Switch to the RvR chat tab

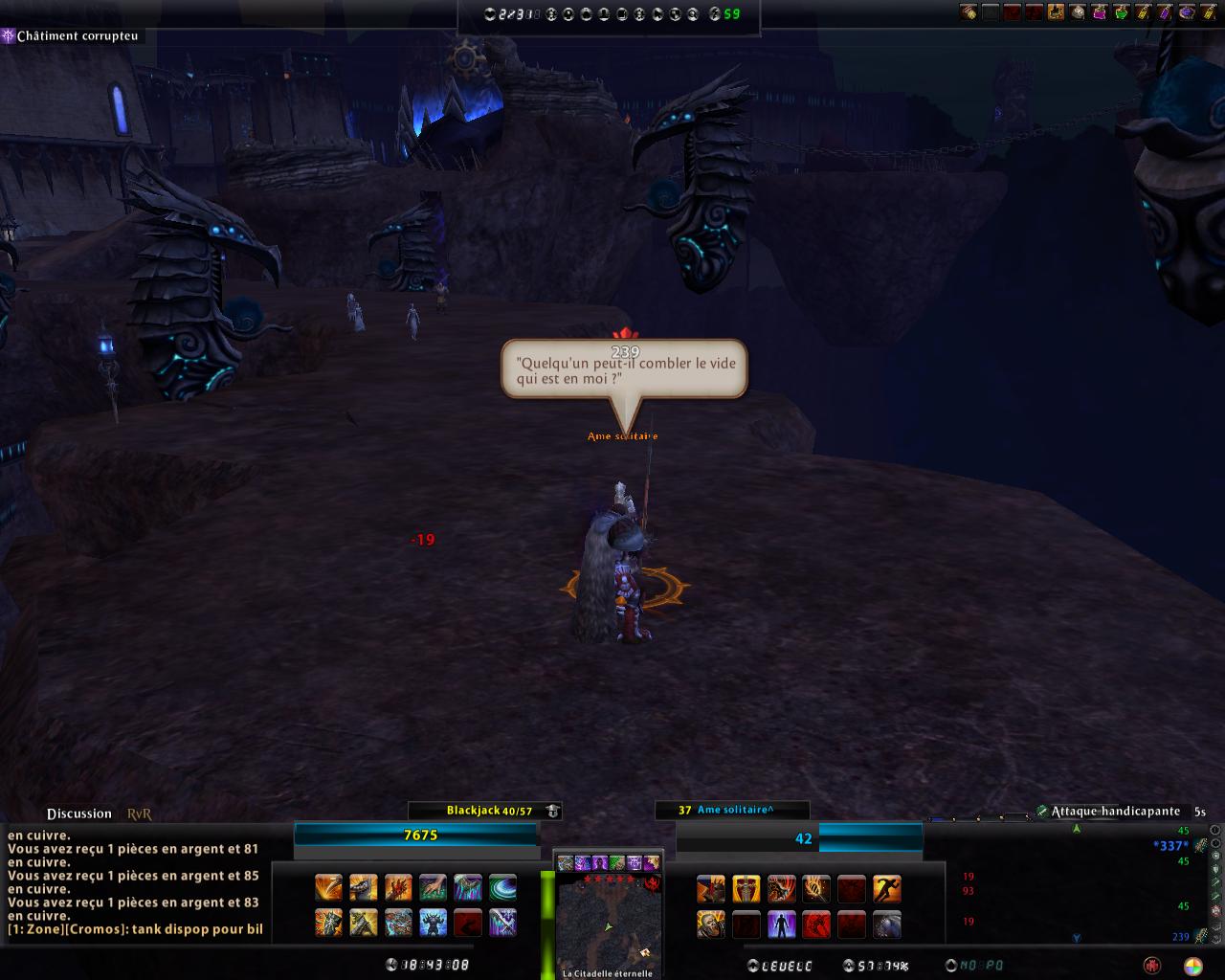click(x=137, y=813)
